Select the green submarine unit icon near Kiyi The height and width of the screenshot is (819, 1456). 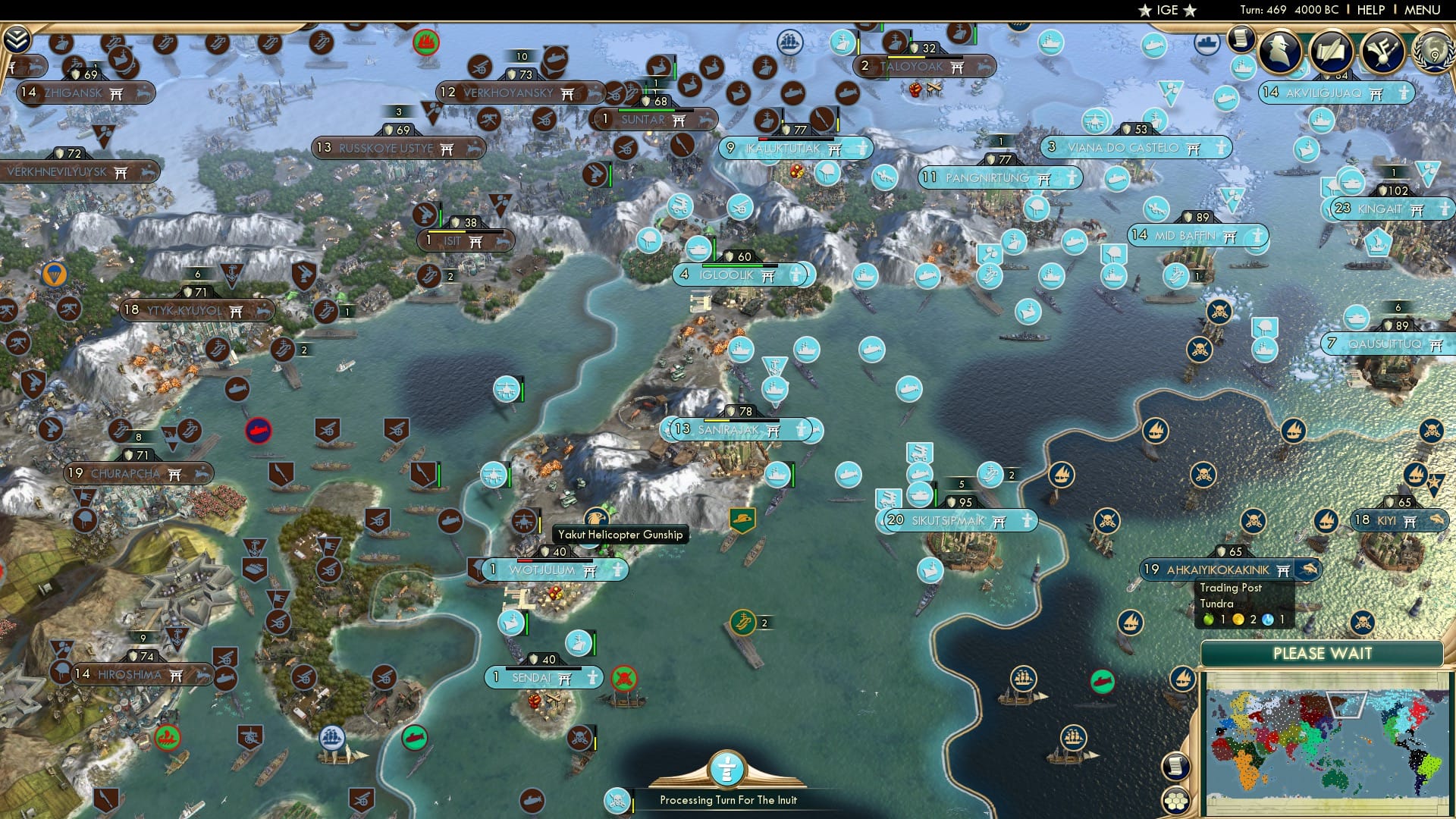1102,682
